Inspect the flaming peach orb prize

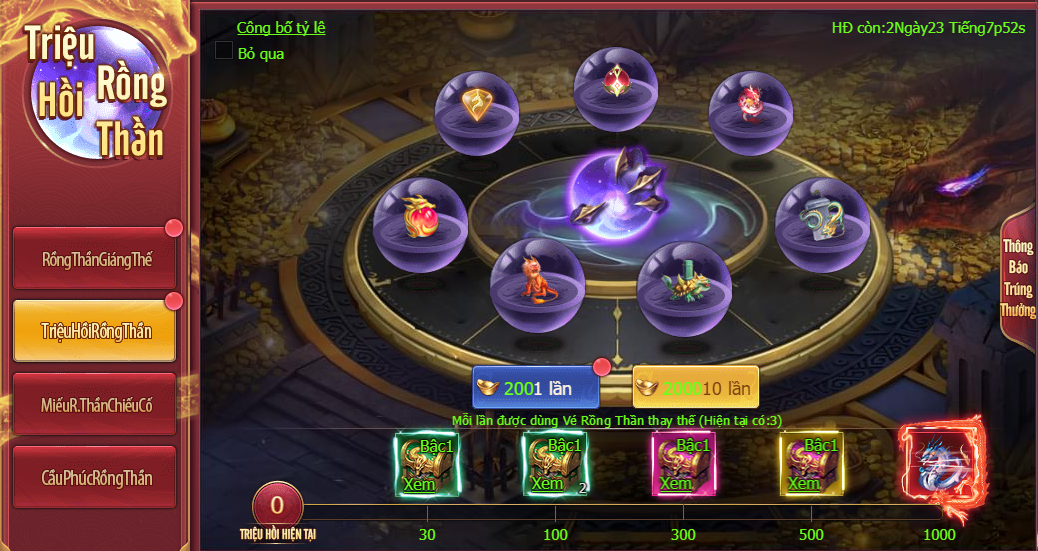pos(420,222)
